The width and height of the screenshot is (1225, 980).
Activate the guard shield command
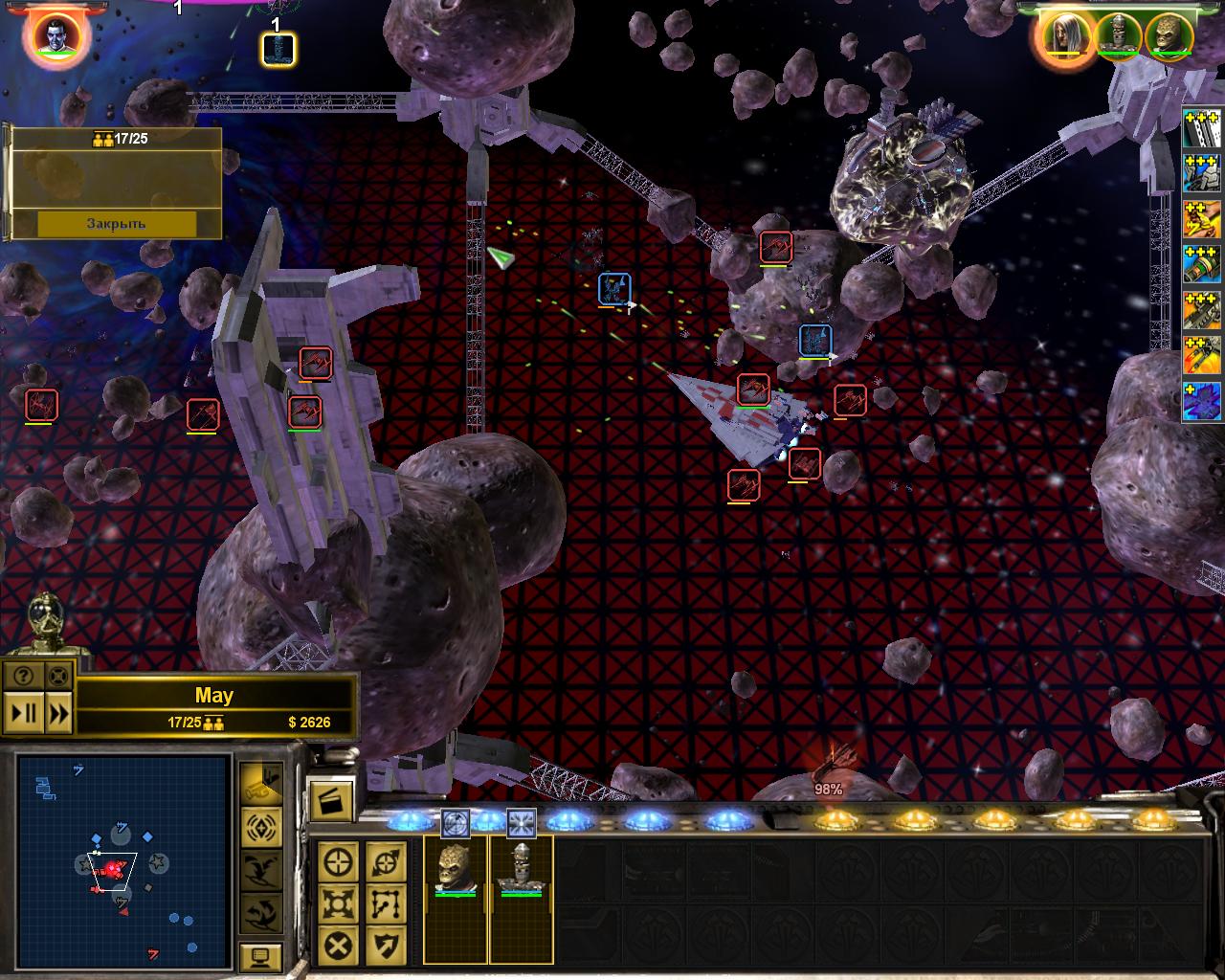click(x=385, y=946)
